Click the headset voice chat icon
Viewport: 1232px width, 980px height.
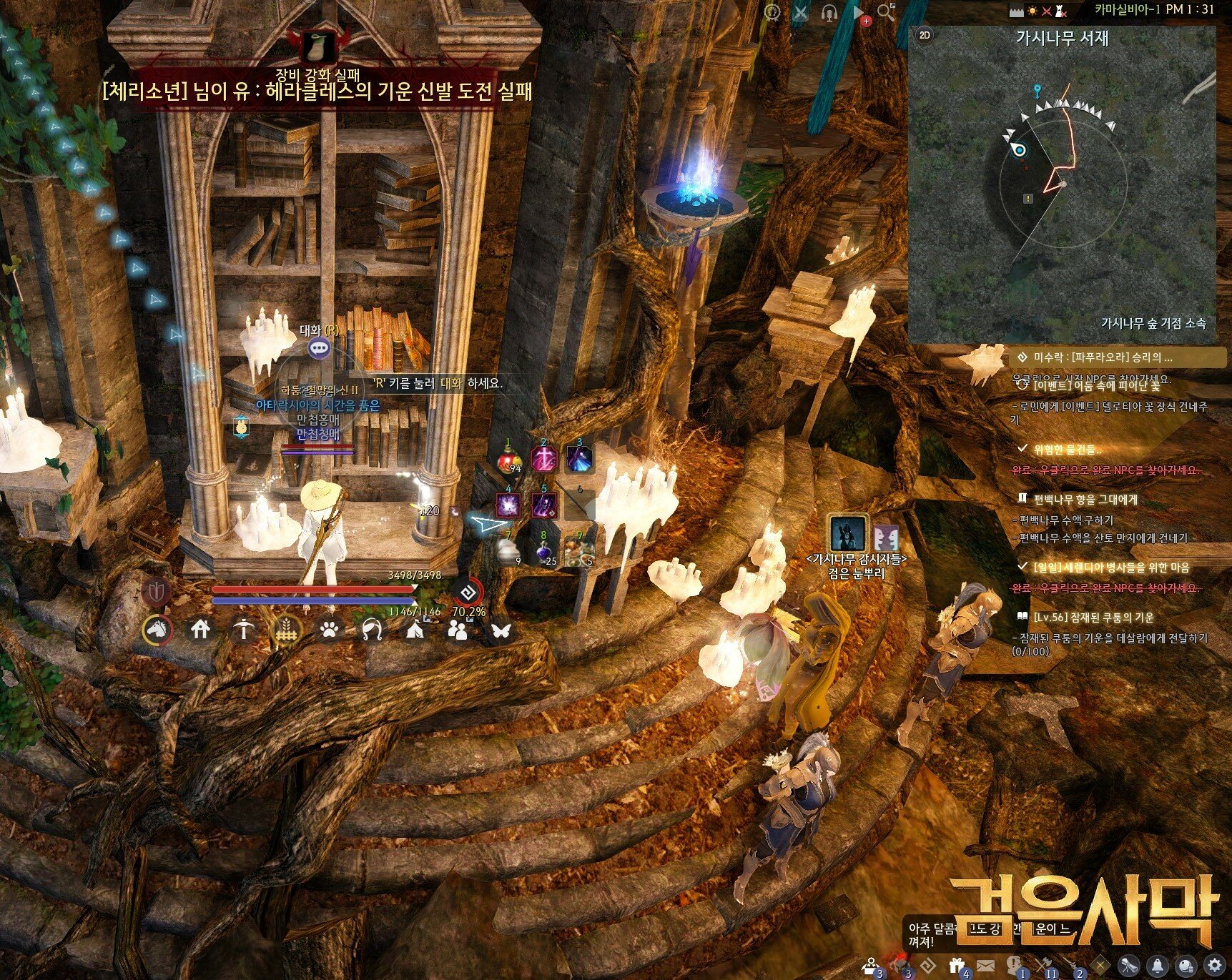829,12
